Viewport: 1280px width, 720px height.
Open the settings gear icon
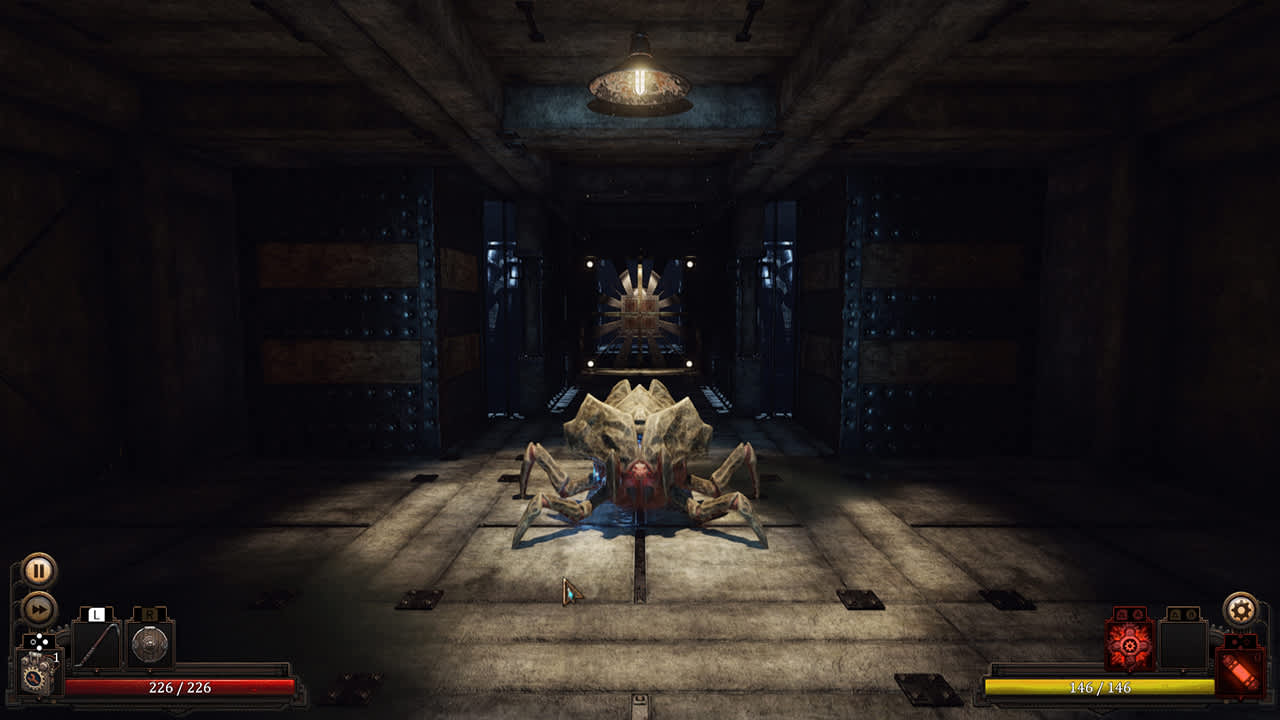(1240, 609)
